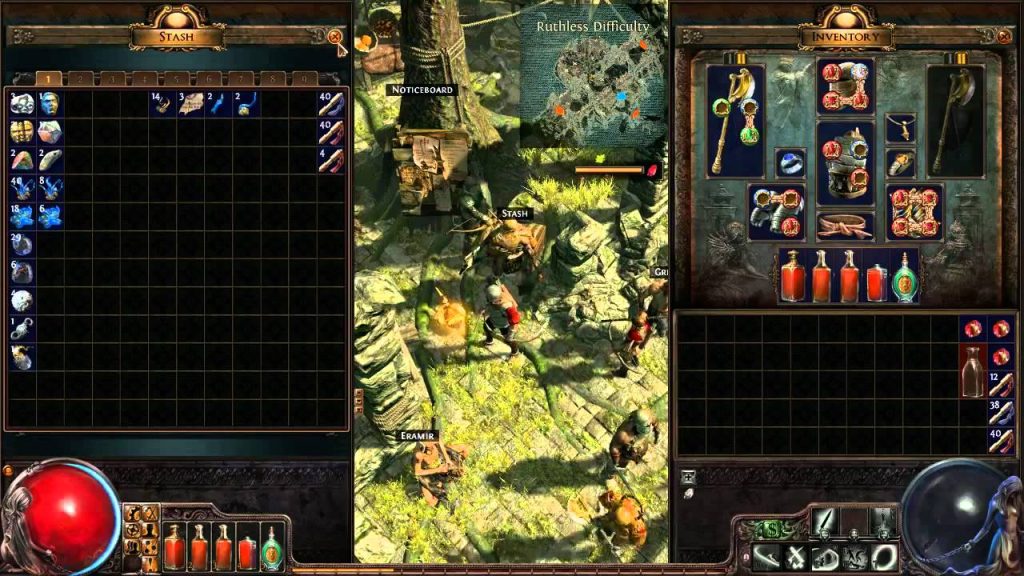The height and width of the screenshot is (576, 1024).
Task: Close the Stash panel
Action: pos(334,37)
